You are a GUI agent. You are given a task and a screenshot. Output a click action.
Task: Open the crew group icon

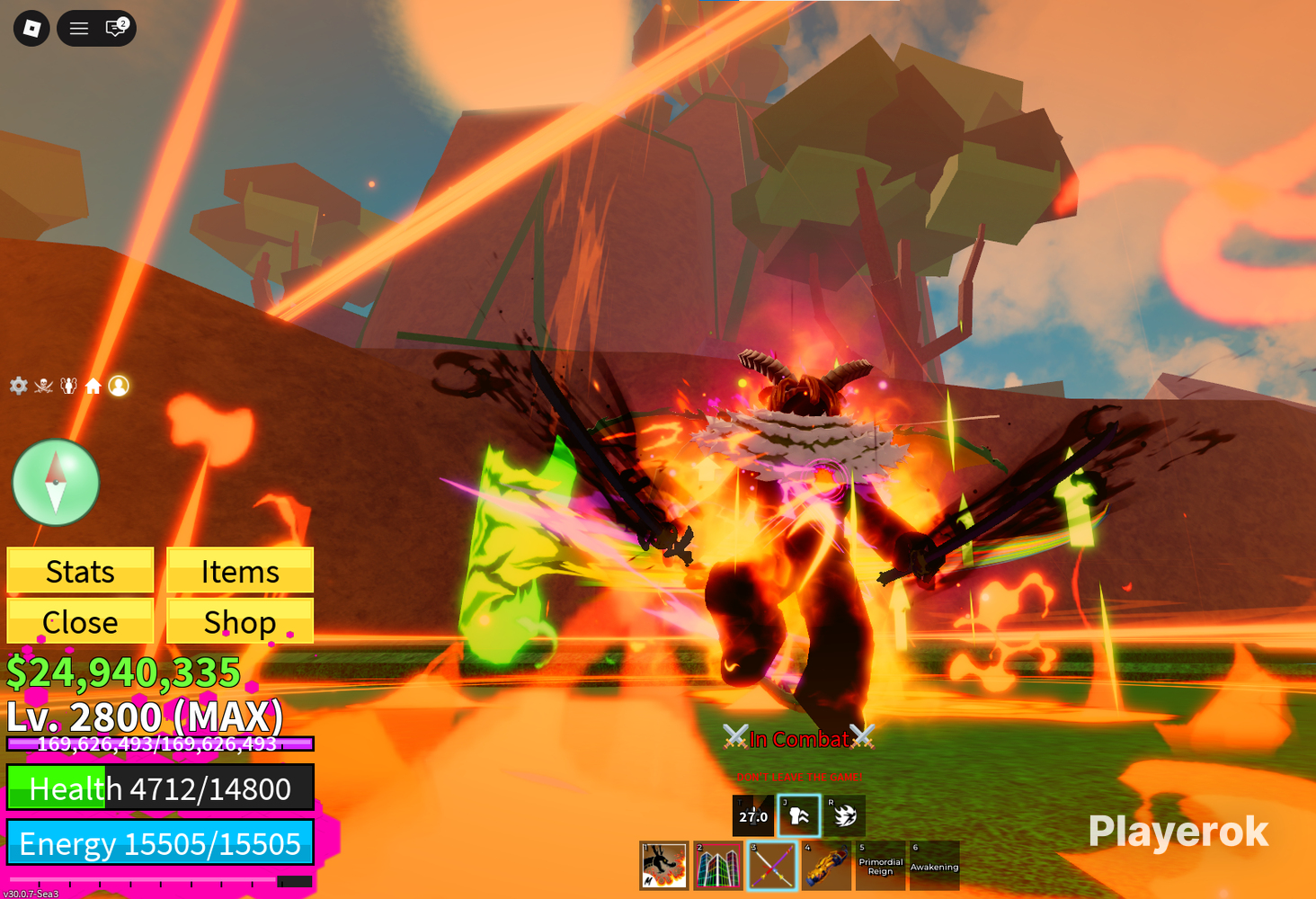click(68, 386)
